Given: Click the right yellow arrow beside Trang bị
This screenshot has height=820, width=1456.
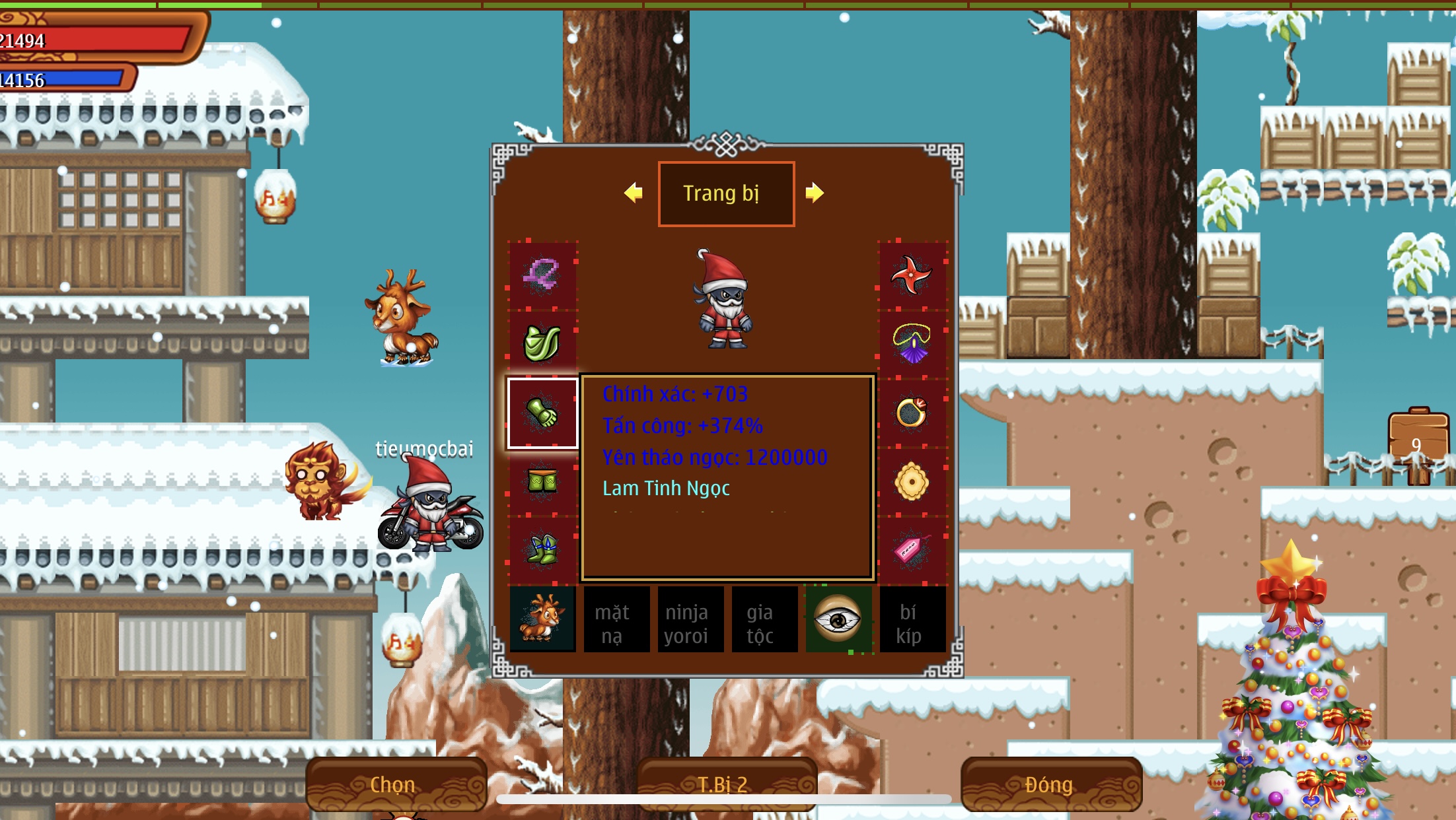Looking at the screenshot, I should point(815,193).
